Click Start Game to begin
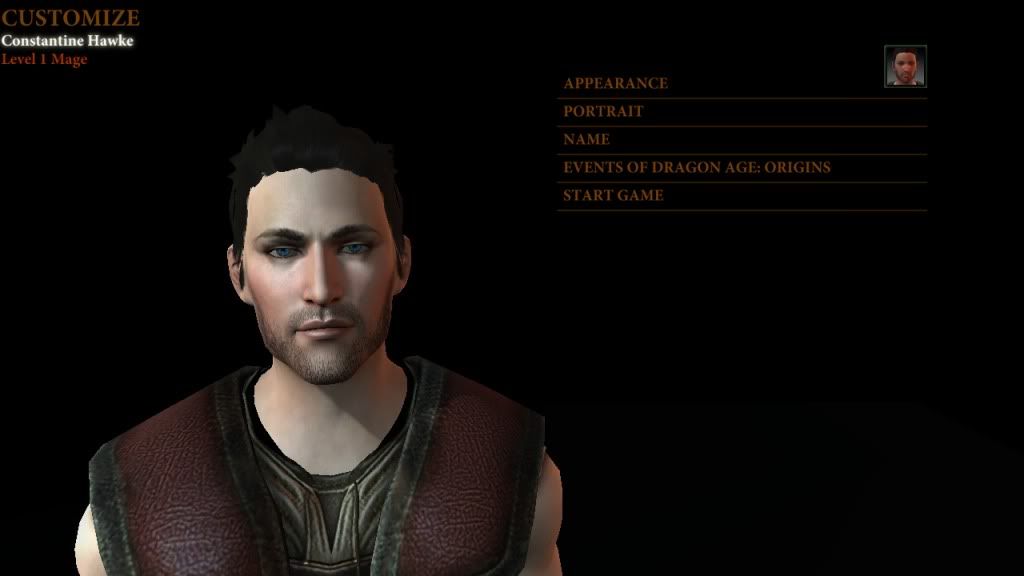 [613, 195]
